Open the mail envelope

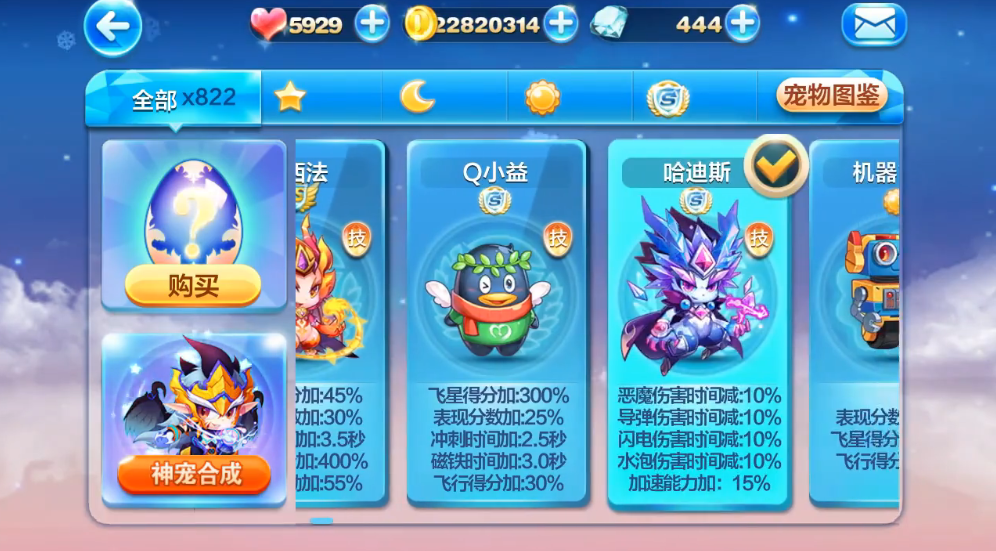coord(873,26)
